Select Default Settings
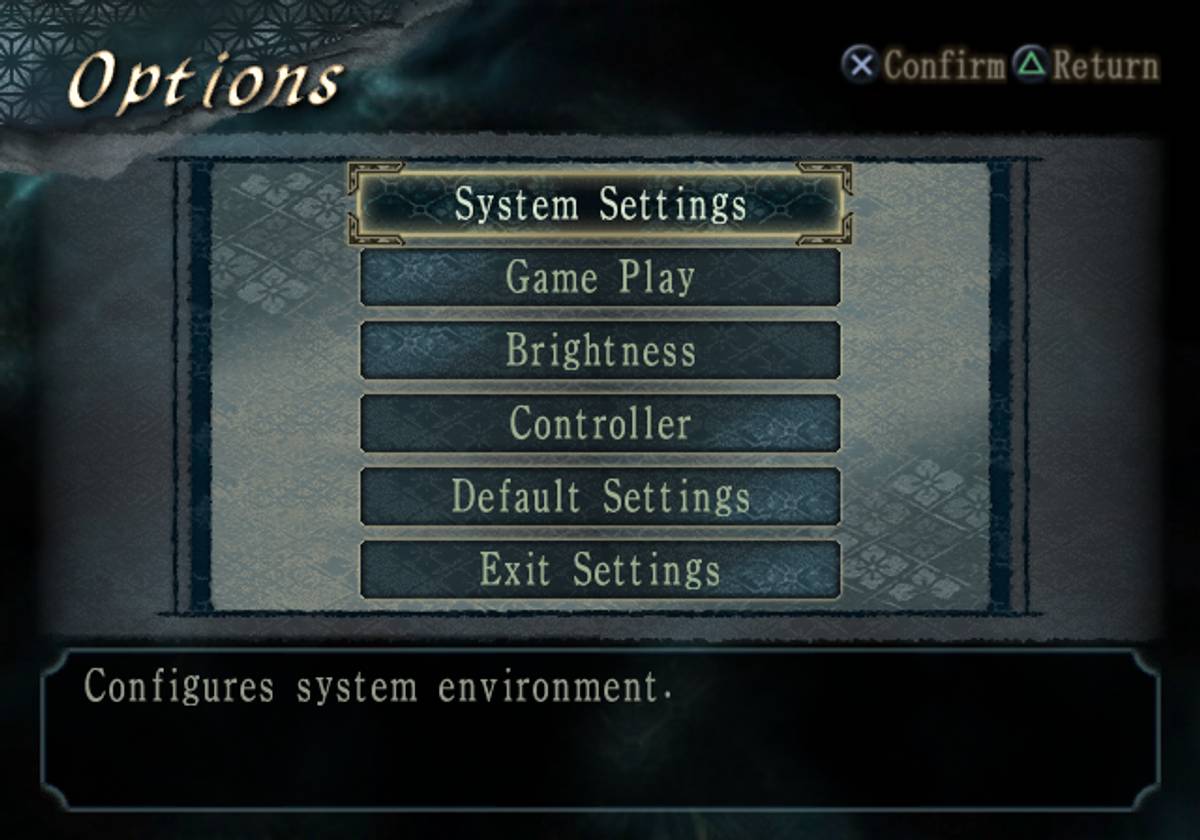1200x840 pixels. point(600,496)
